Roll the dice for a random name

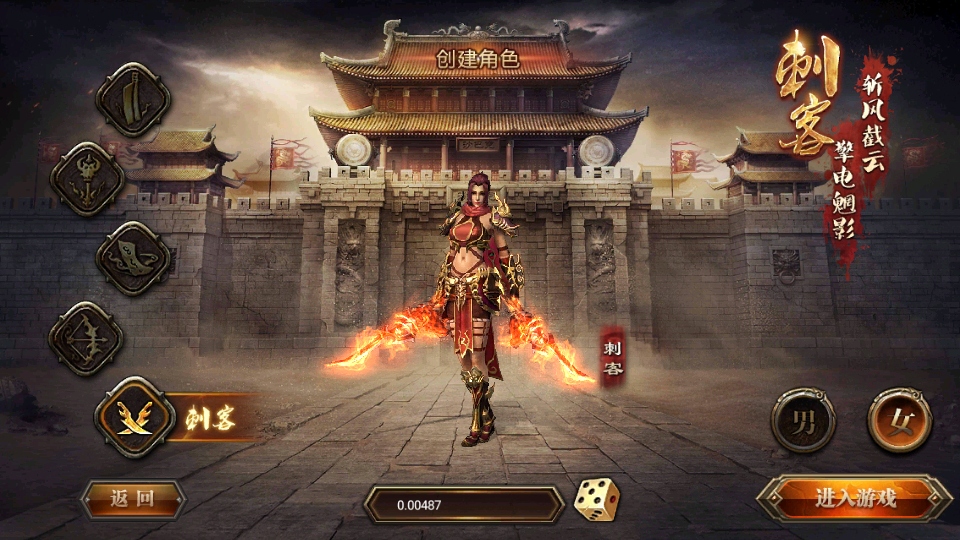(x=596, y=499)
